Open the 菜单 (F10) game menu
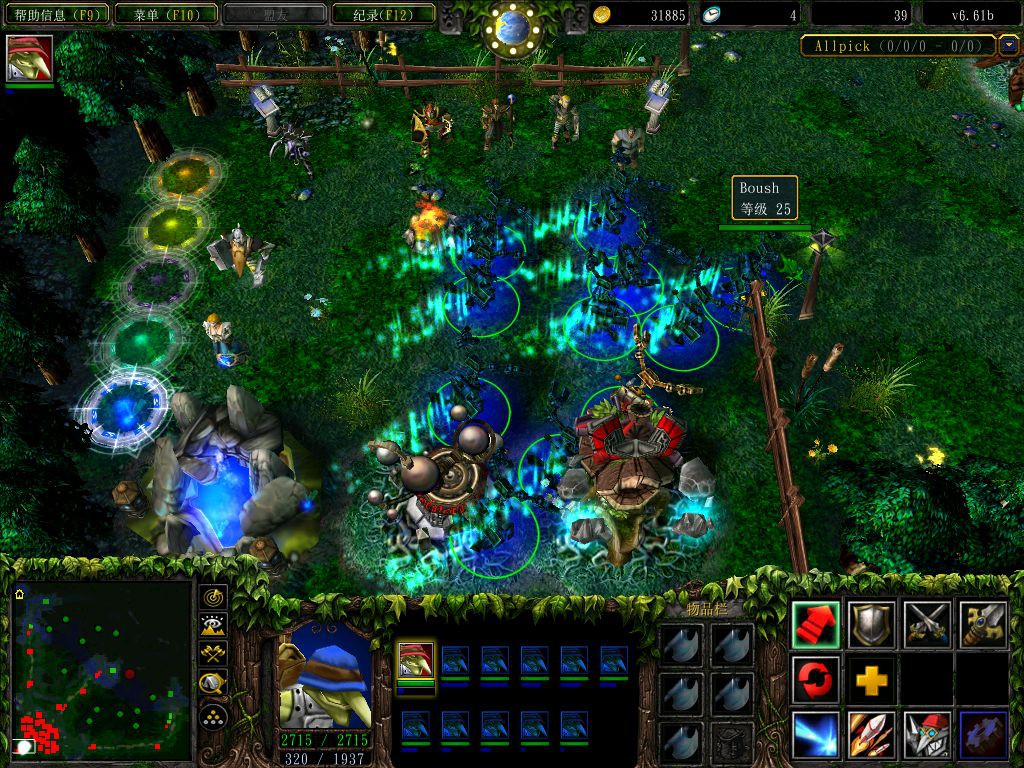The width and height of the screenshot is (1024, 768). (164, 14)
